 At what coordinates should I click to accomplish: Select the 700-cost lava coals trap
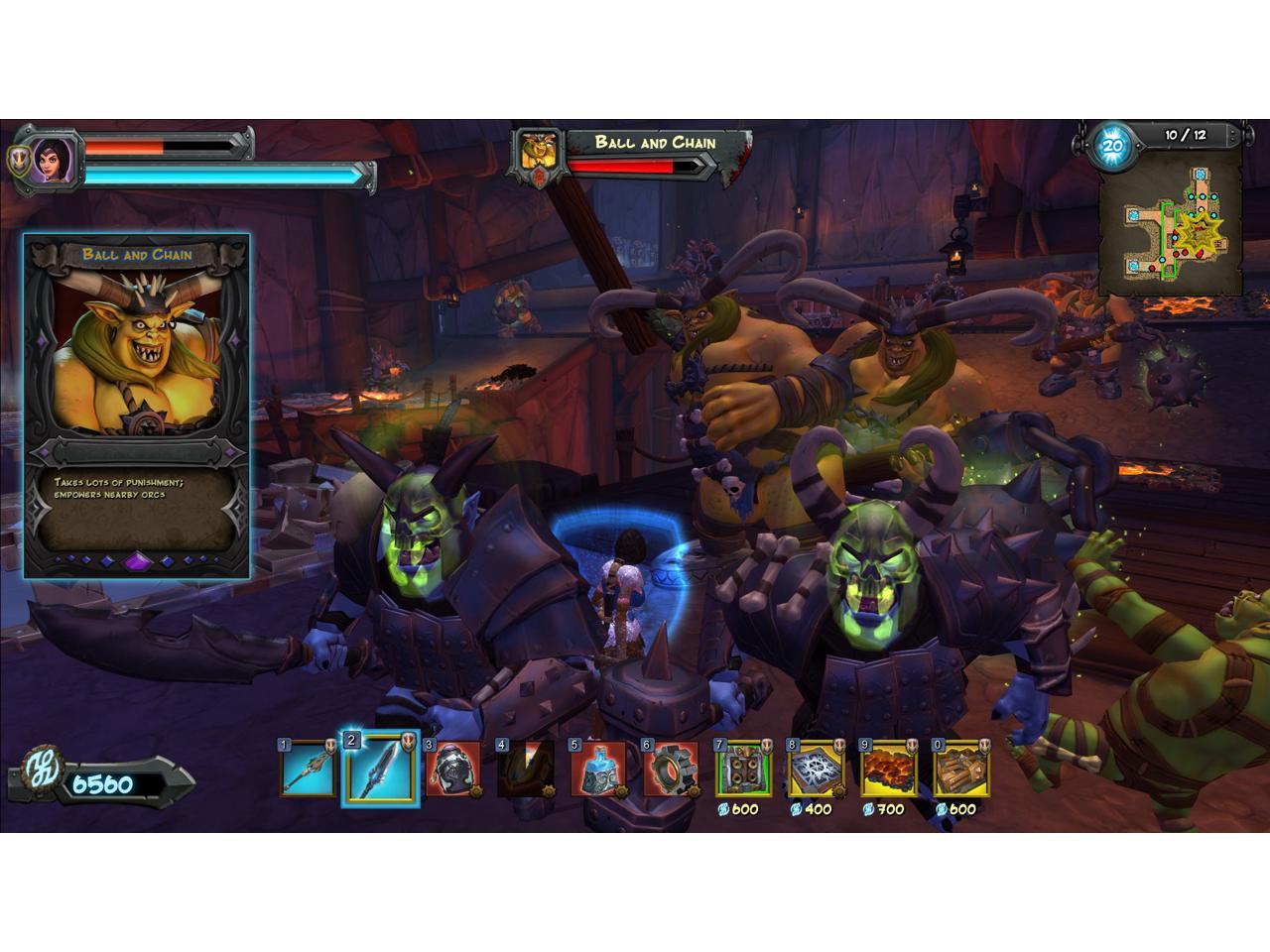[x=888, y=770]
